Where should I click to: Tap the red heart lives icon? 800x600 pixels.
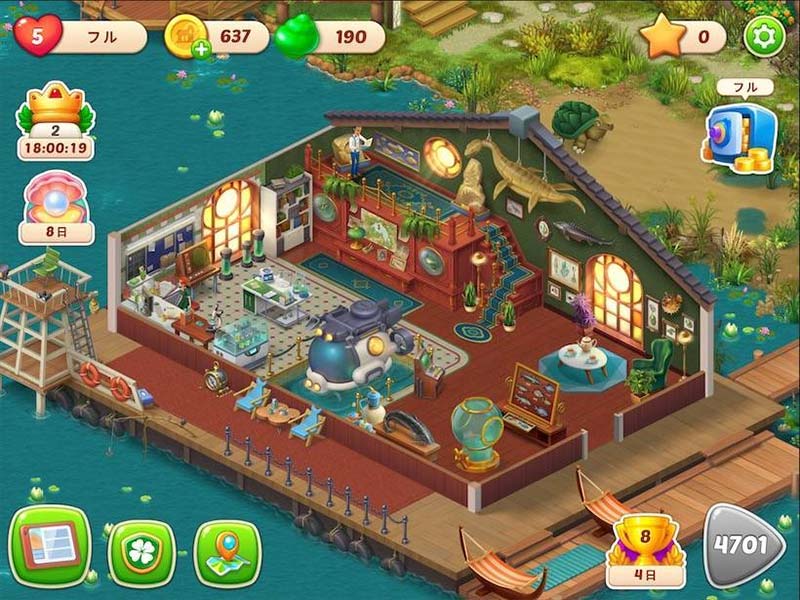[38, 36]
